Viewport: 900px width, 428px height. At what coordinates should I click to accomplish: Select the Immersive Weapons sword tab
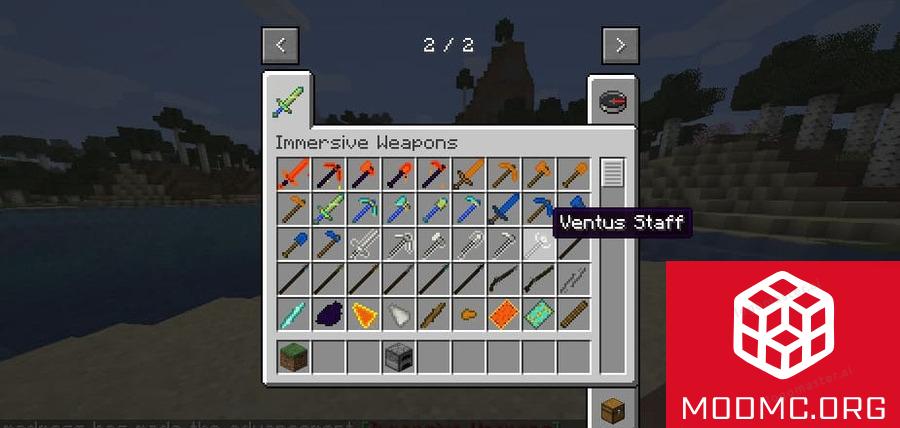click(288, 100)
